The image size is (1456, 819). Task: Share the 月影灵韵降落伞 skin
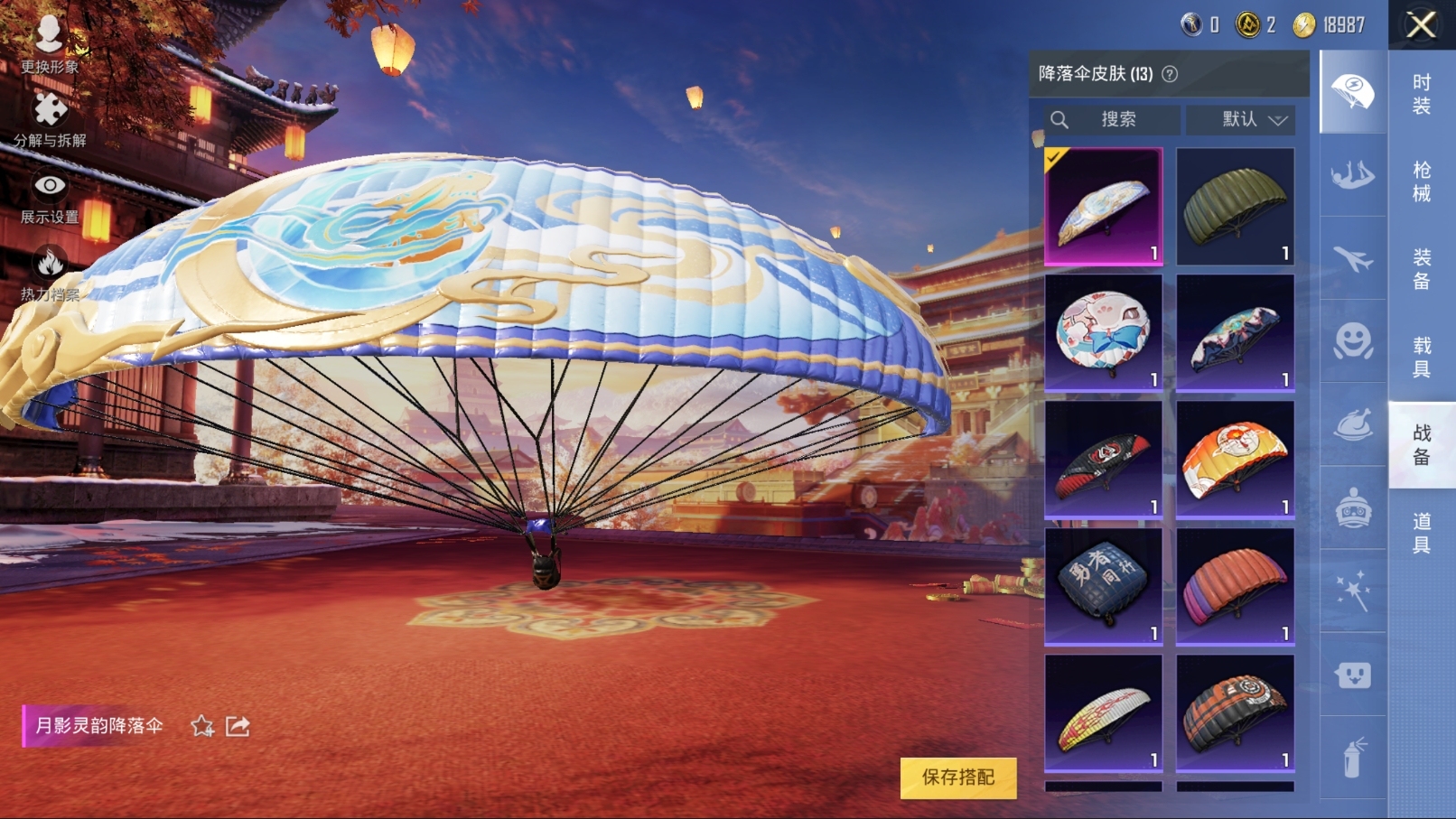click(238, 726)
